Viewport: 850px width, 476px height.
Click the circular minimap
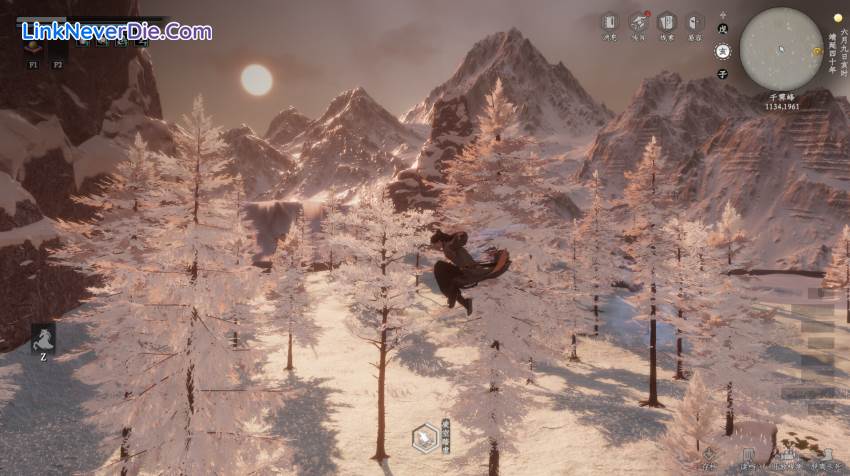click(x=781, y=46)
